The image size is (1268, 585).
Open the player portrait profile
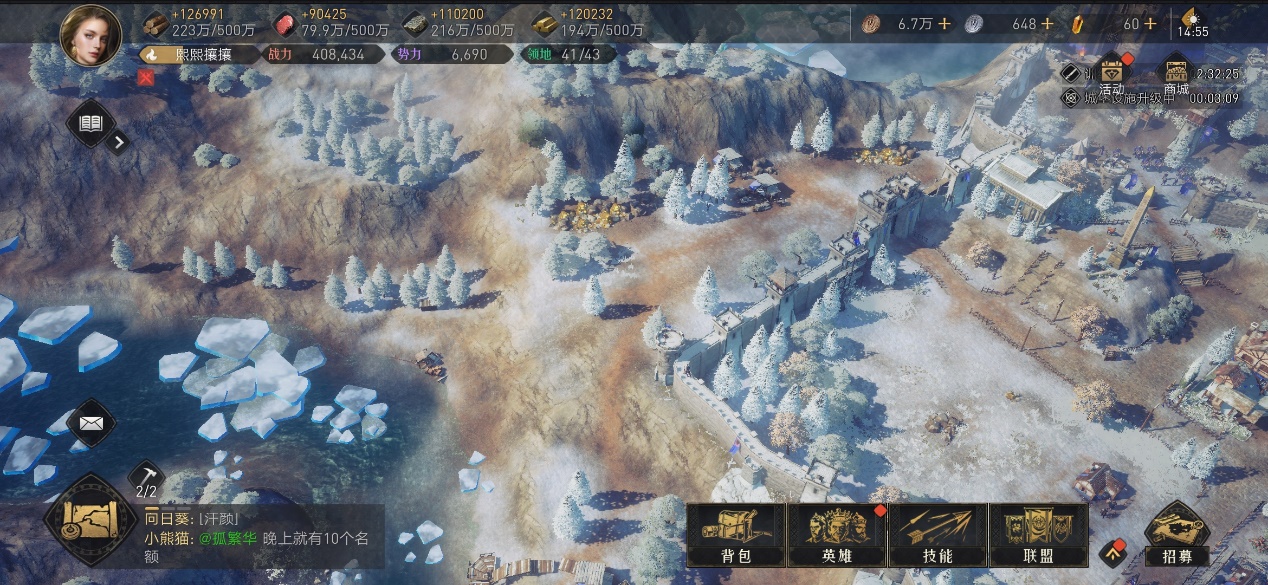pos(91,33)
